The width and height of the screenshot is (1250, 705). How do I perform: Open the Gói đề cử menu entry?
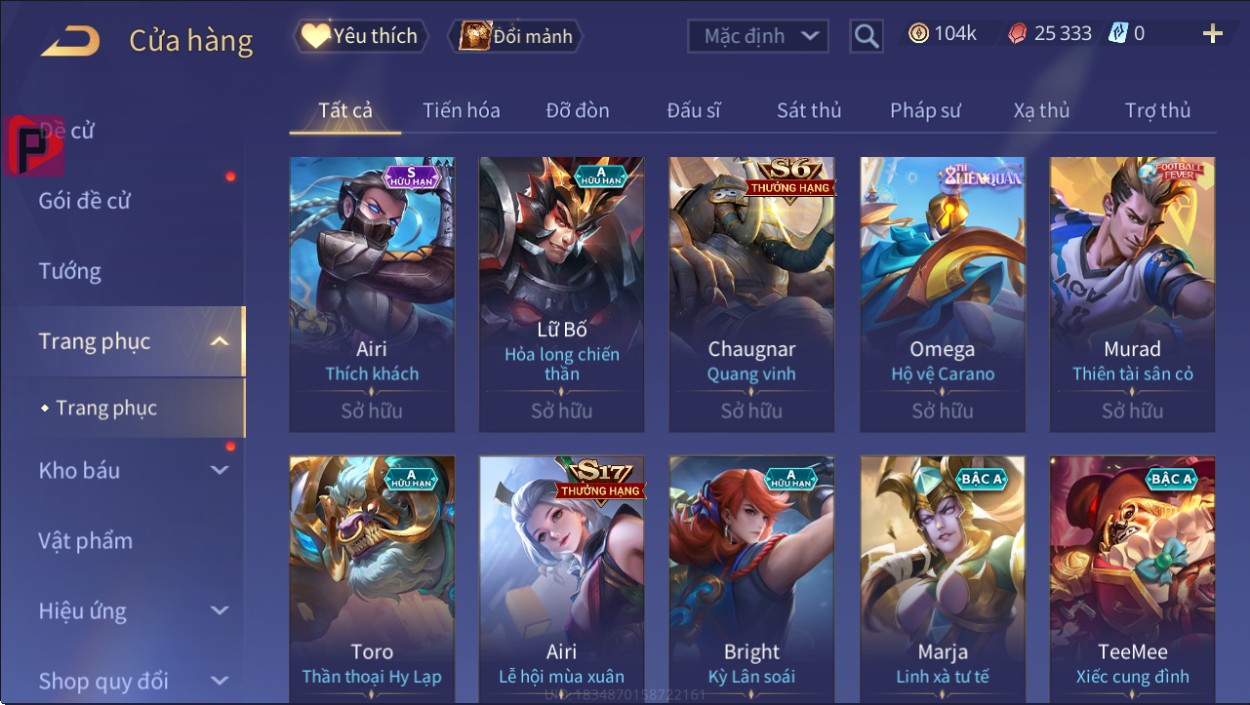tap(85, 201)
